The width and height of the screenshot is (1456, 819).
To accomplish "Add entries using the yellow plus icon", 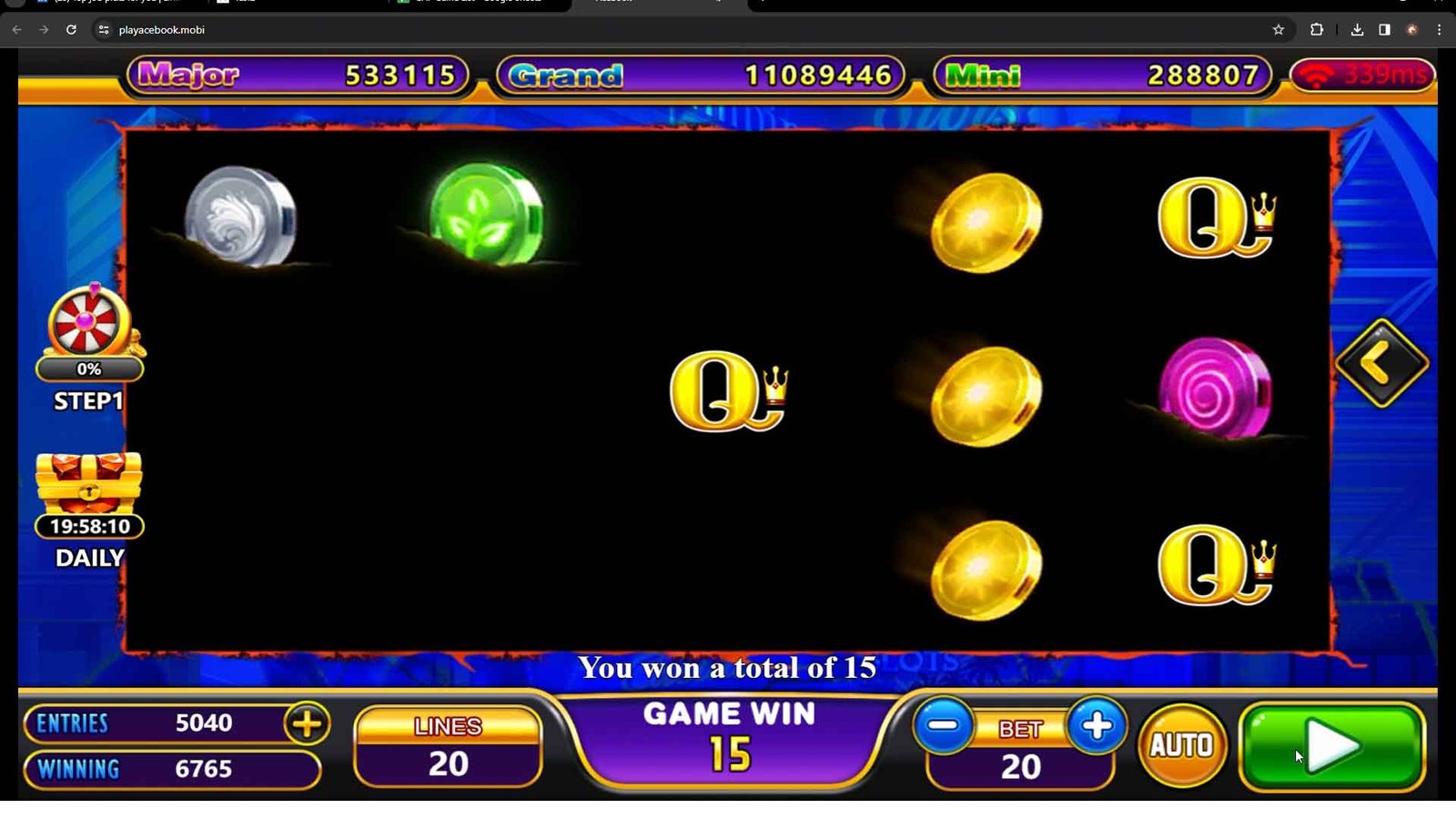I will pyautogui.click(x=307, y=724).
